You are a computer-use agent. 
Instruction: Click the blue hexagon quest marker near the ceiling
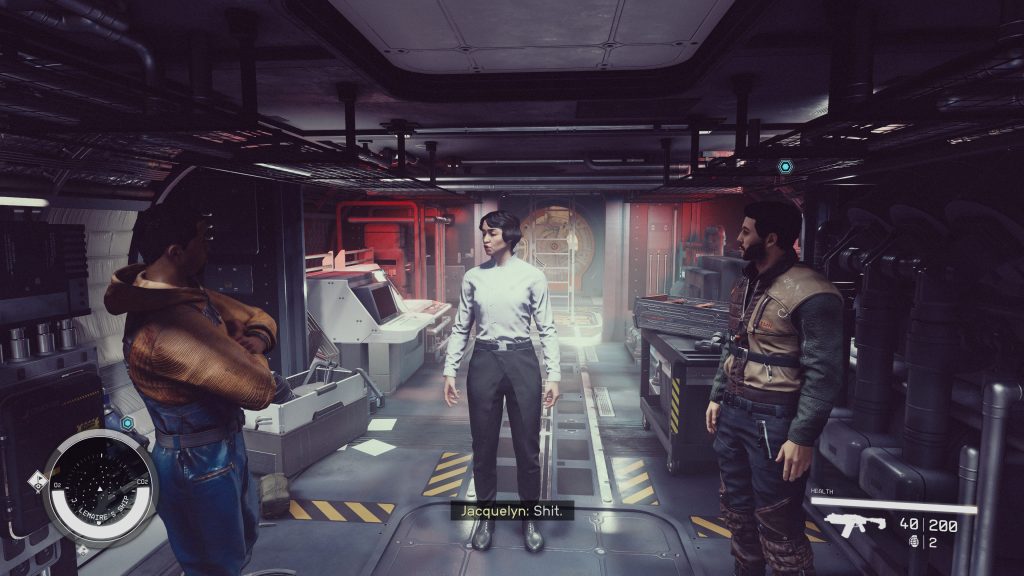coord(785,166)
